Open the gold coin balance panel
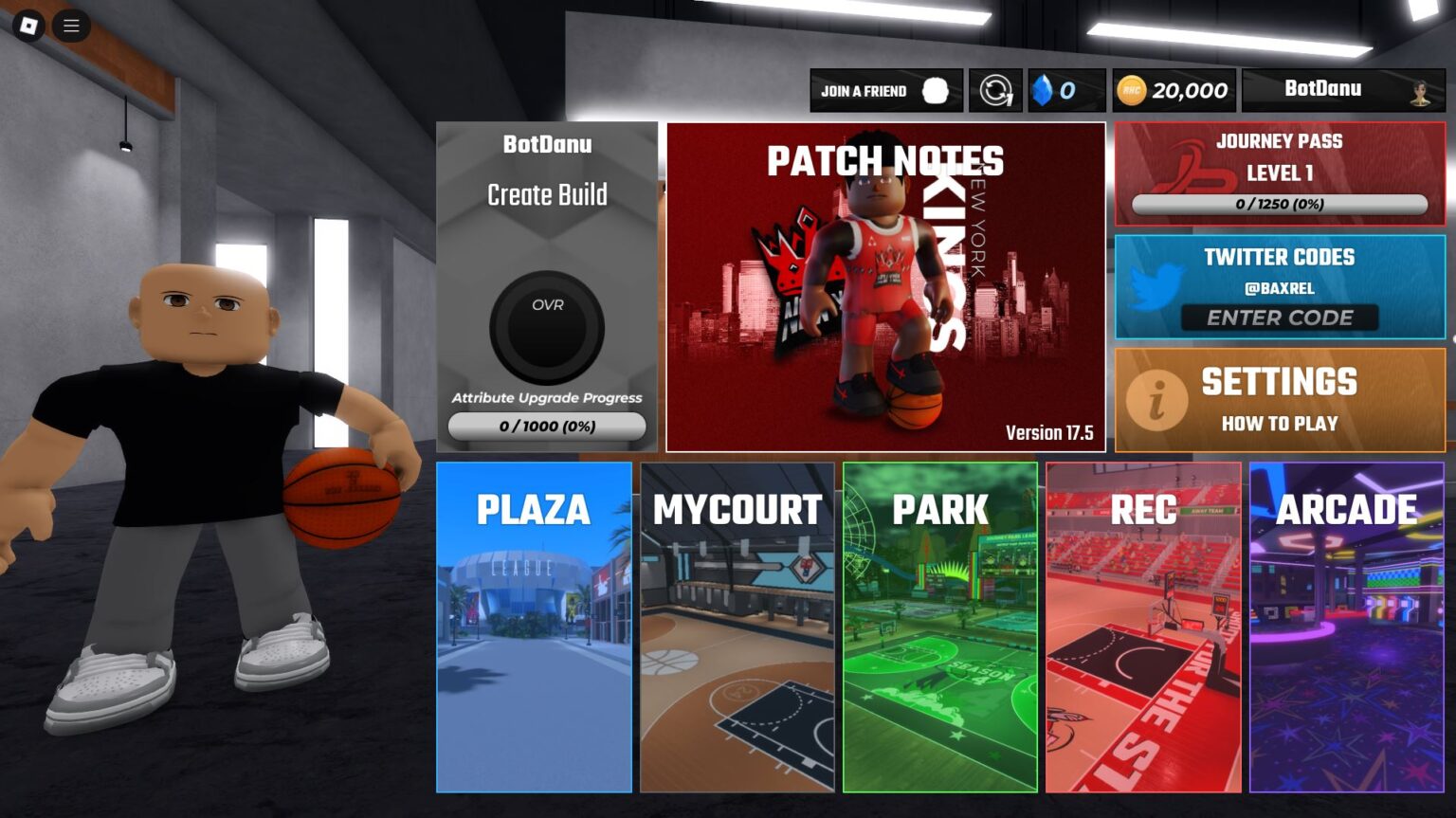 (x=1174, y=91)
